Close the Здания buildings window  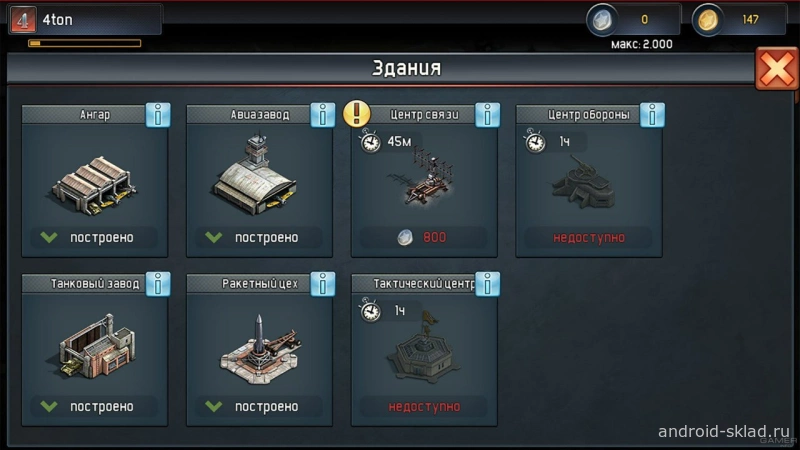(x=776, y=69)
